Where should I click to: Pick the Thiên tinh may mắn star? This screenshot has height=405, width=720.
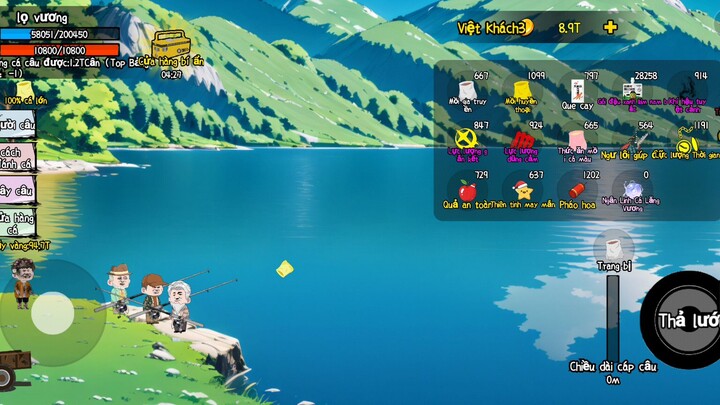pos(521,190)
